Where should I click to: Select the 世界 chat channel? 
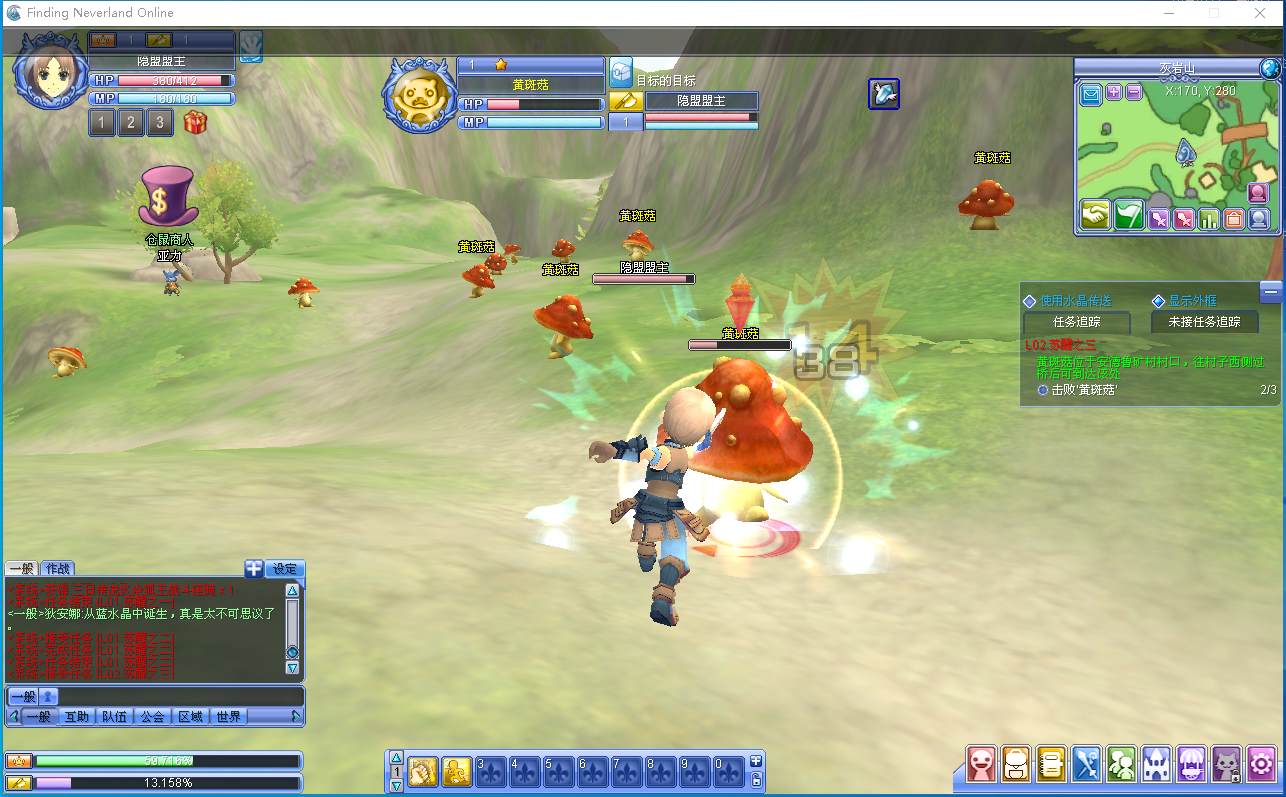tap(228, 716)
